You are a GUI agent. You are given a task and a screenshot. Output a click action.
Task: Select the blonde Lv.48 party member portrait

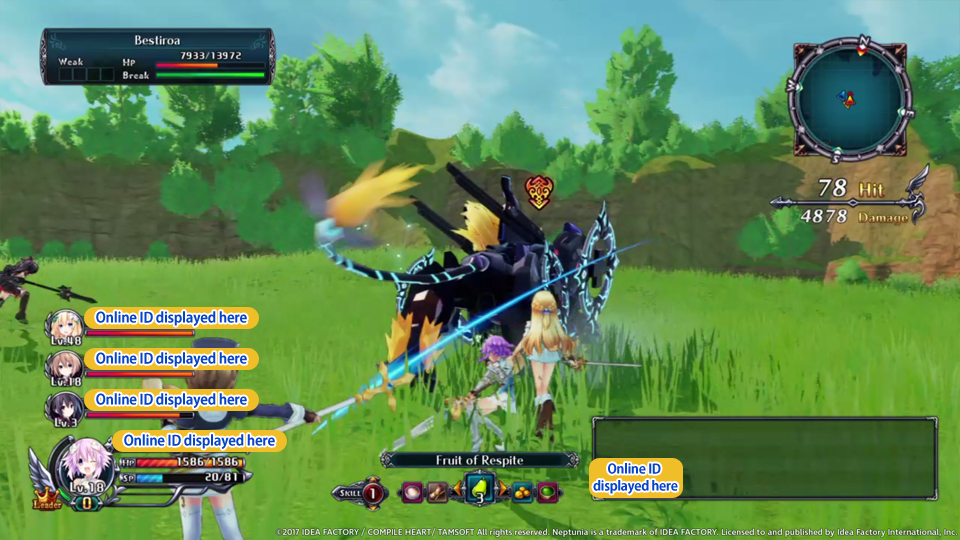coord(62,325)
